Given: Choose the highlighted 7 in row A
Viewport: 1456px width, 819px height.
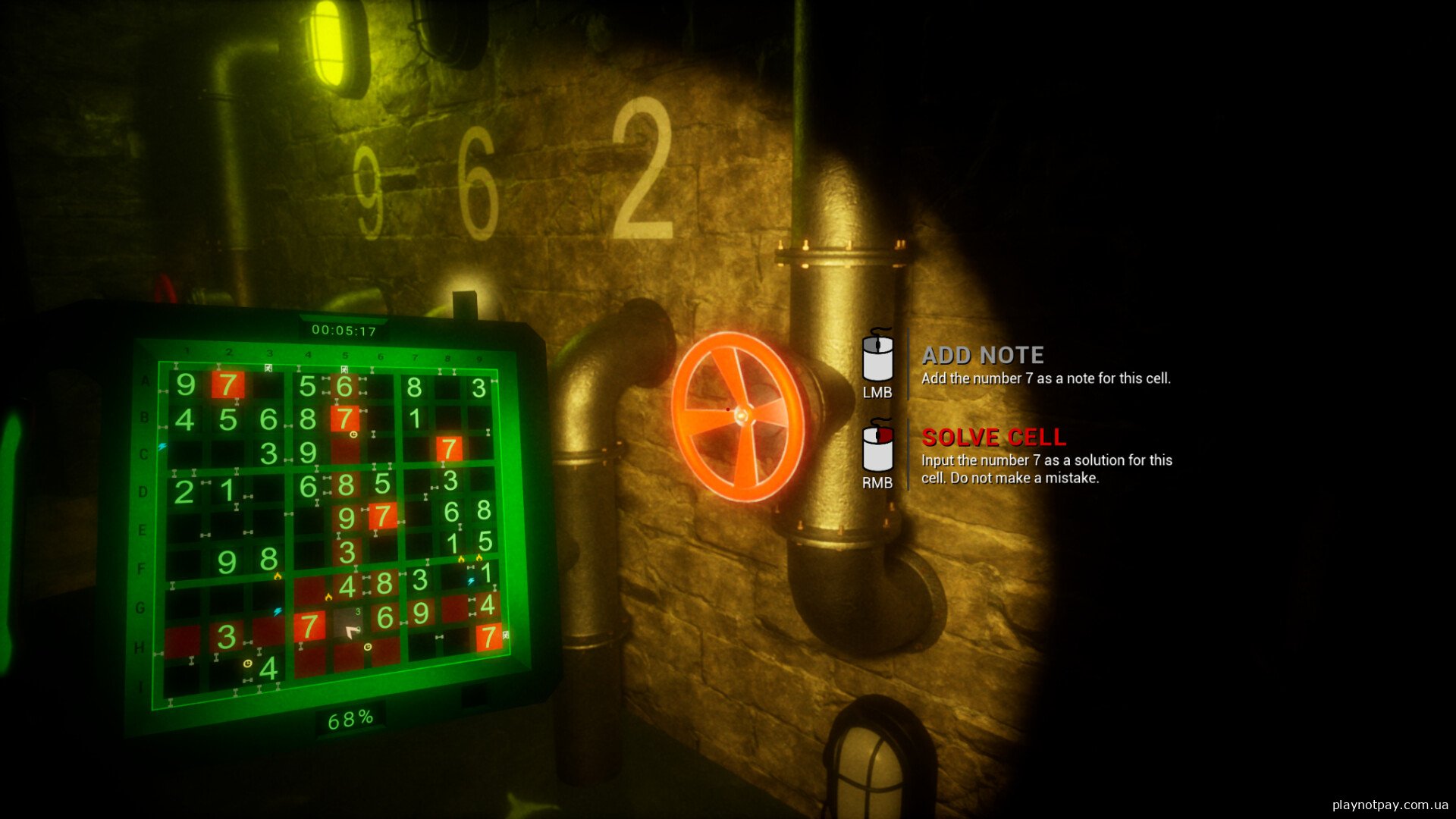Looking at the screenshot, I should [x=228, y=384].
